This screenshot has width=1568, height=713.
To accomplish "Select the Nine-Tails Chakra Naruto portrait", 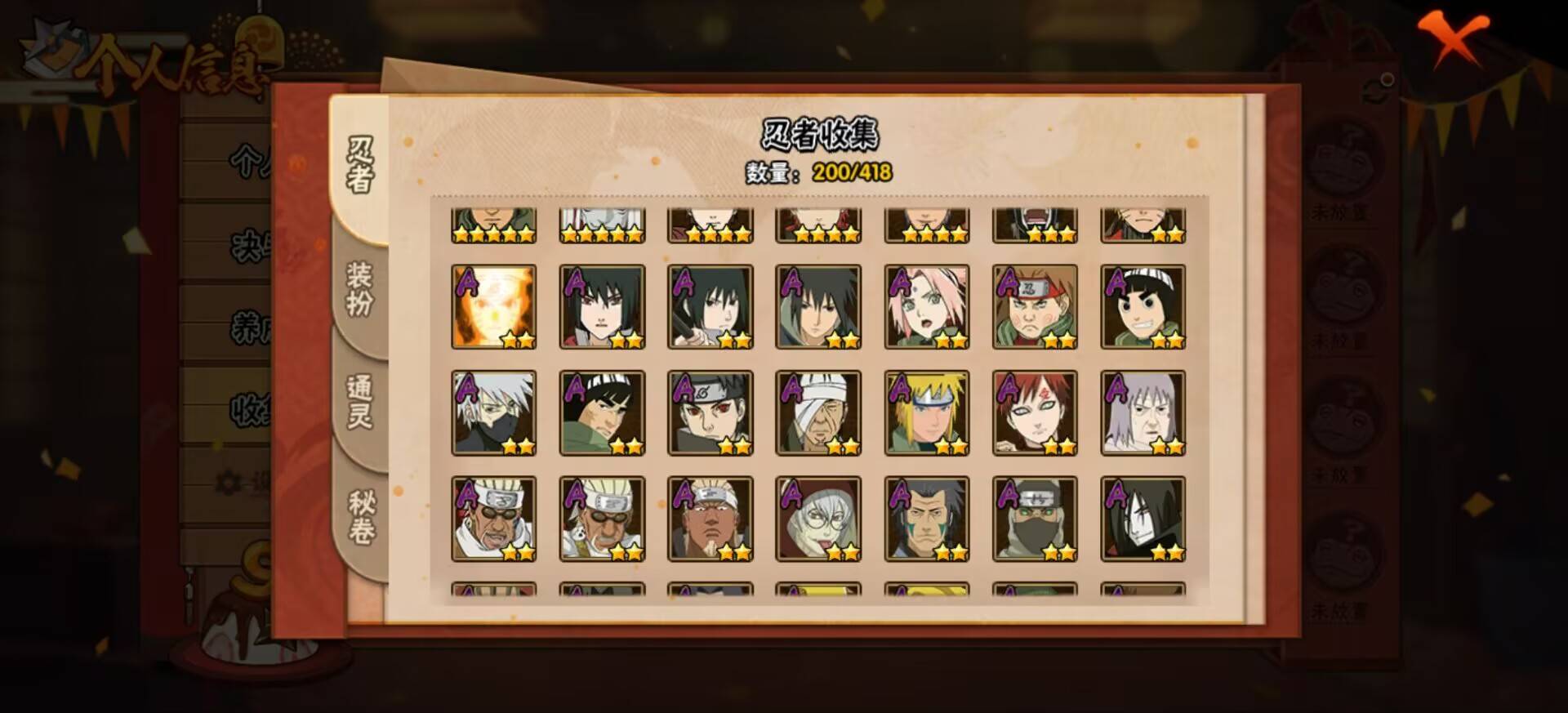I will point(492,306).
